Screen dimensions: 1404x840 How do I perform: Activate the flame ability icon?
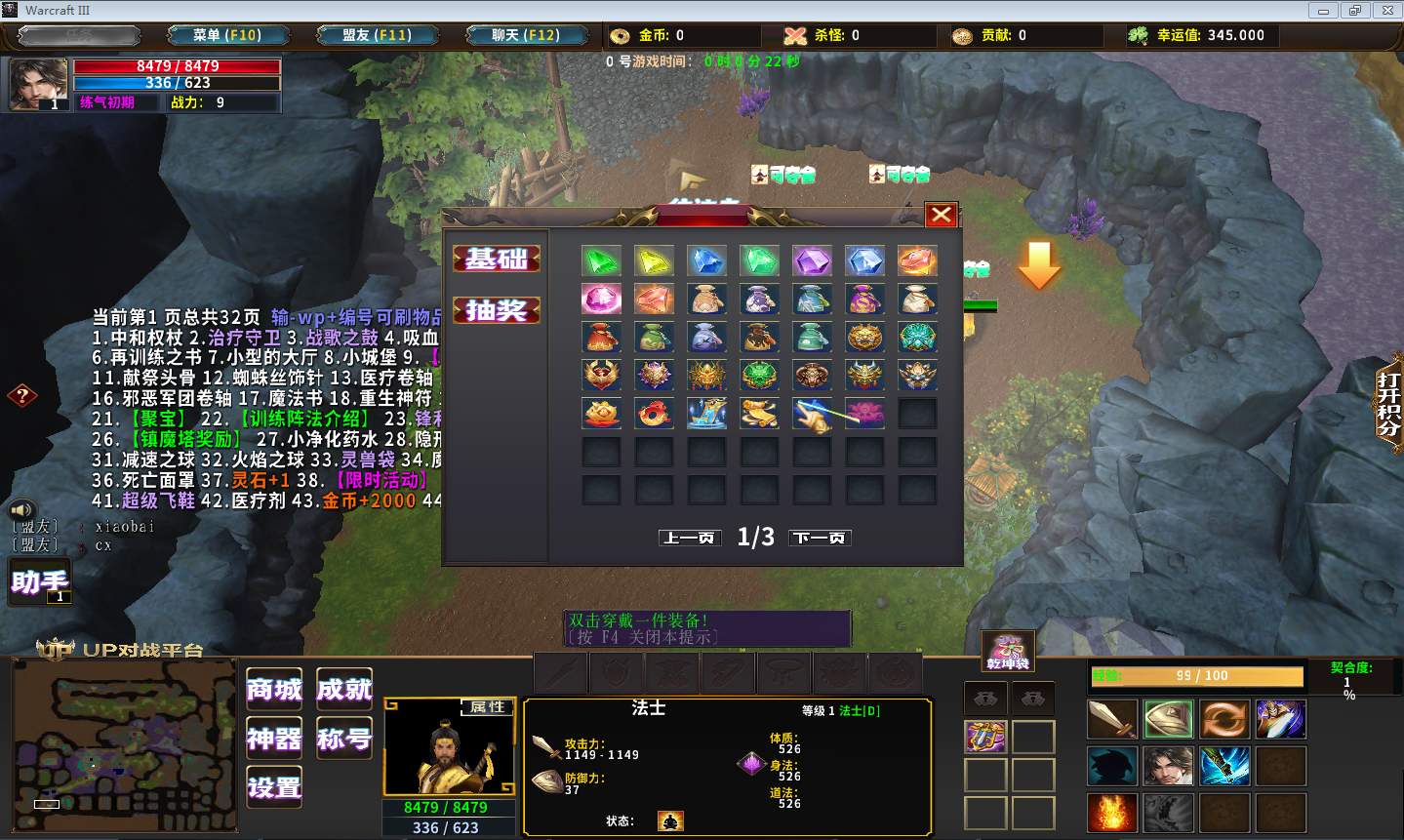1112,813
